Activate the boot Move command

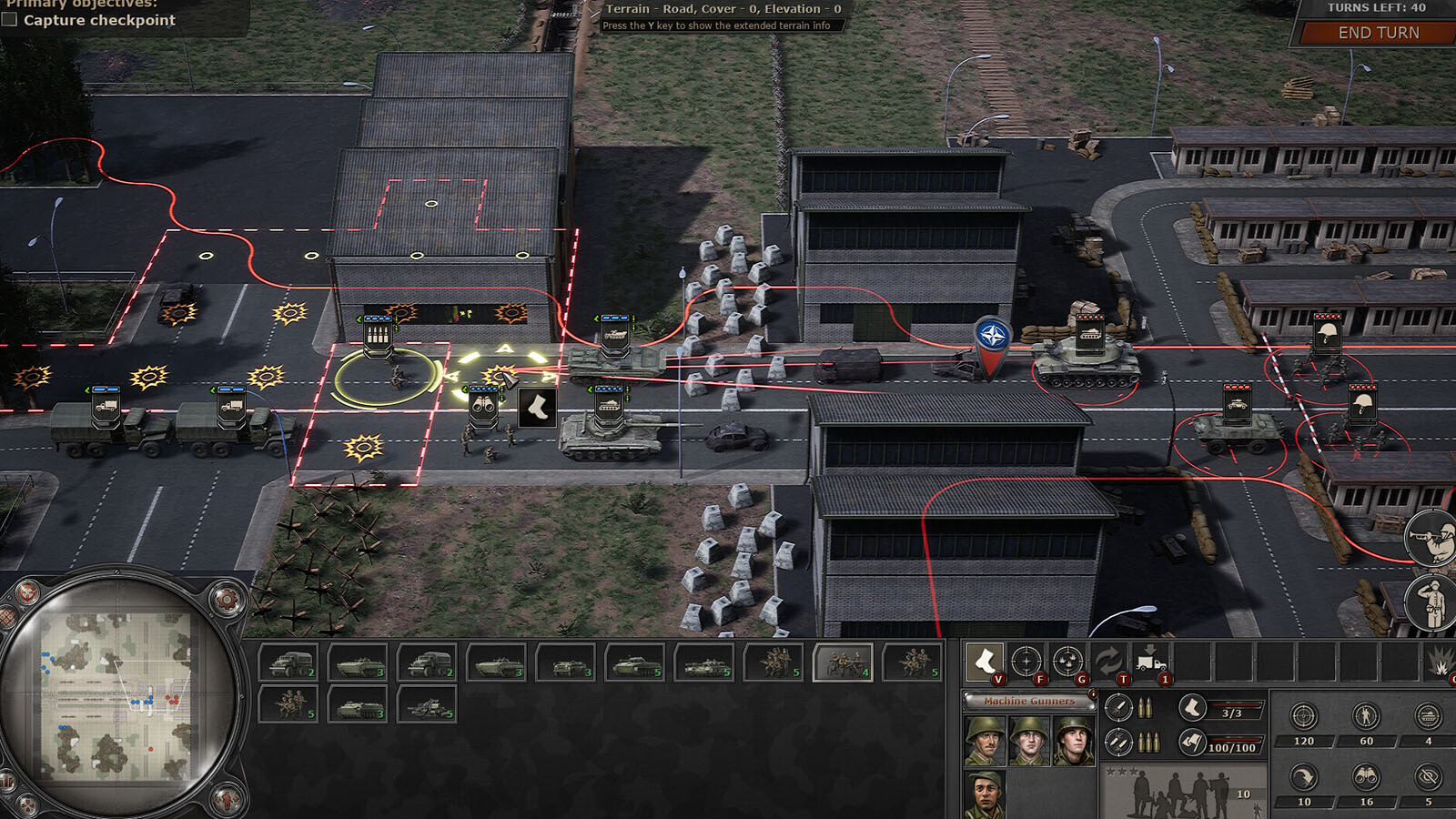tap(985, 662)
